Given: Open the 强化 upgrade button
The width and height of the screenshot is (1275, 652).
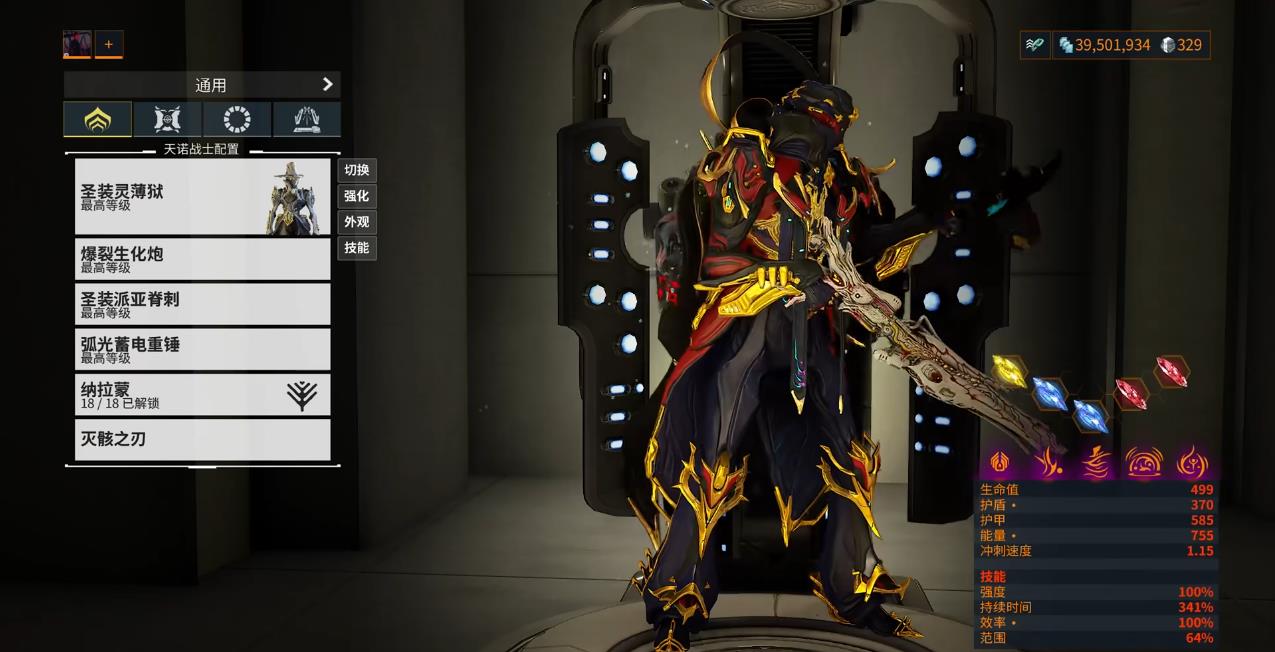Looking at the screenshot, I should click(356, 196).
